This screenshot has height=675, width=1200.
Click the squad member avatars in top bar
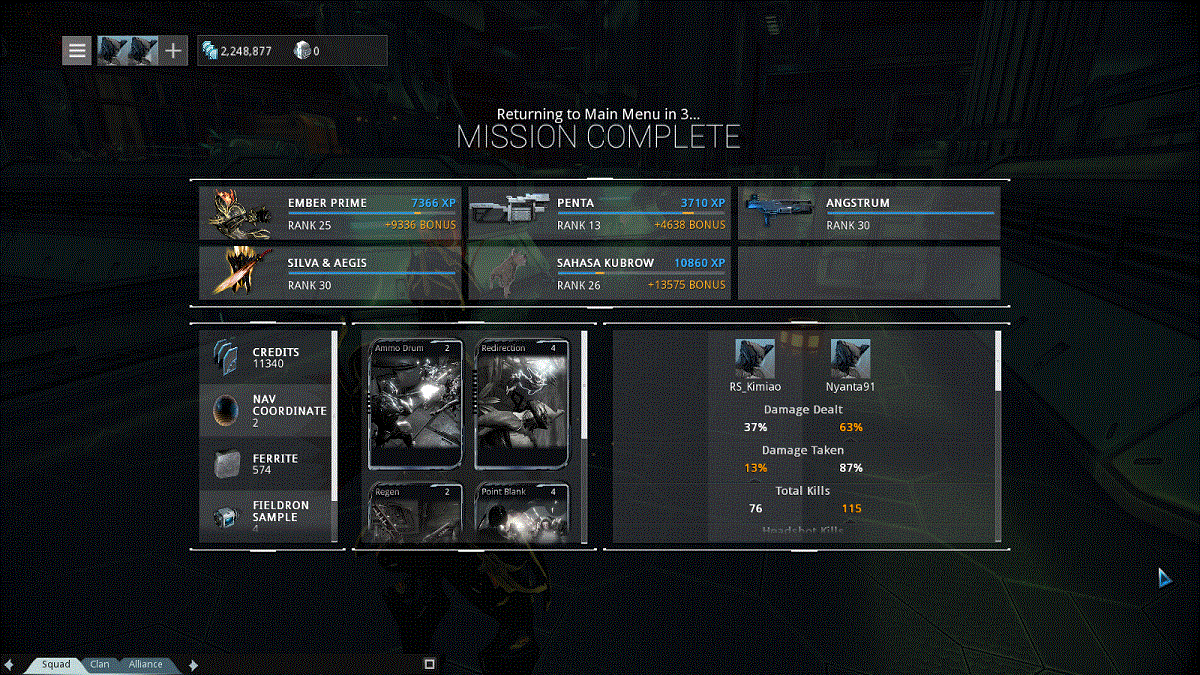[128, 50]
